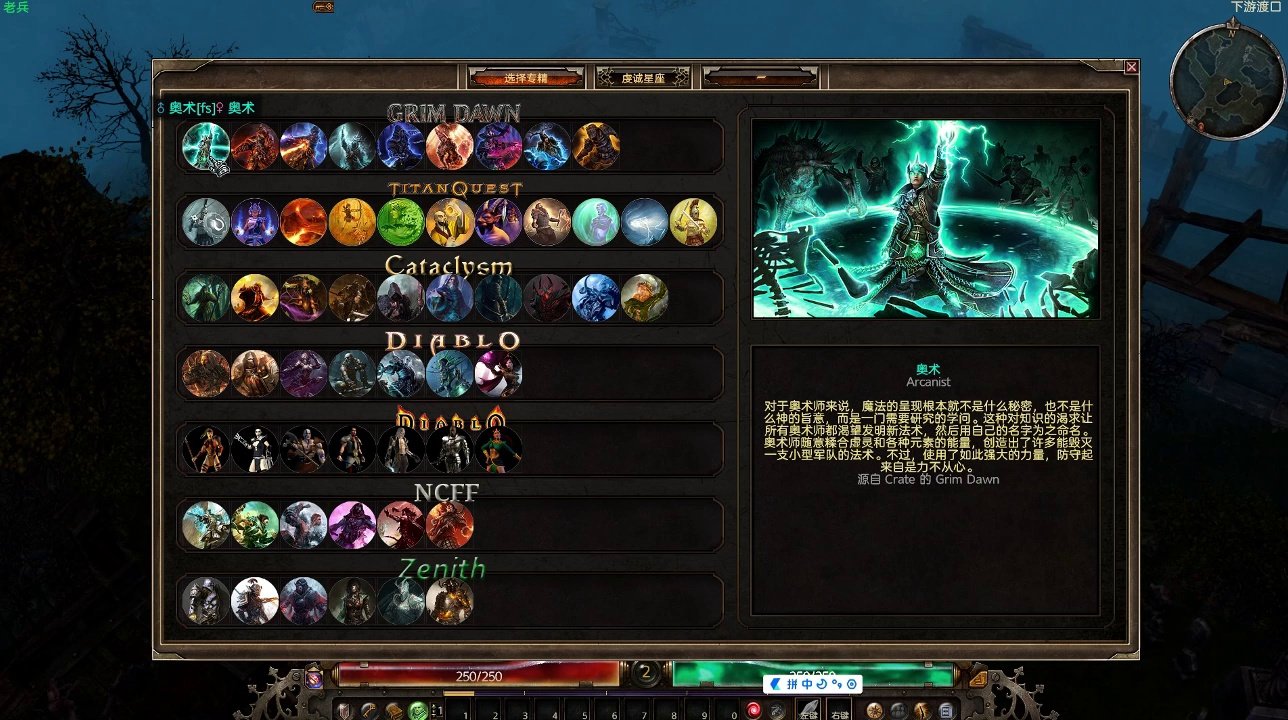Select the first mastery icon under TITANQUEST
This screenshot has width=1288, height=720.
(206, 220)
